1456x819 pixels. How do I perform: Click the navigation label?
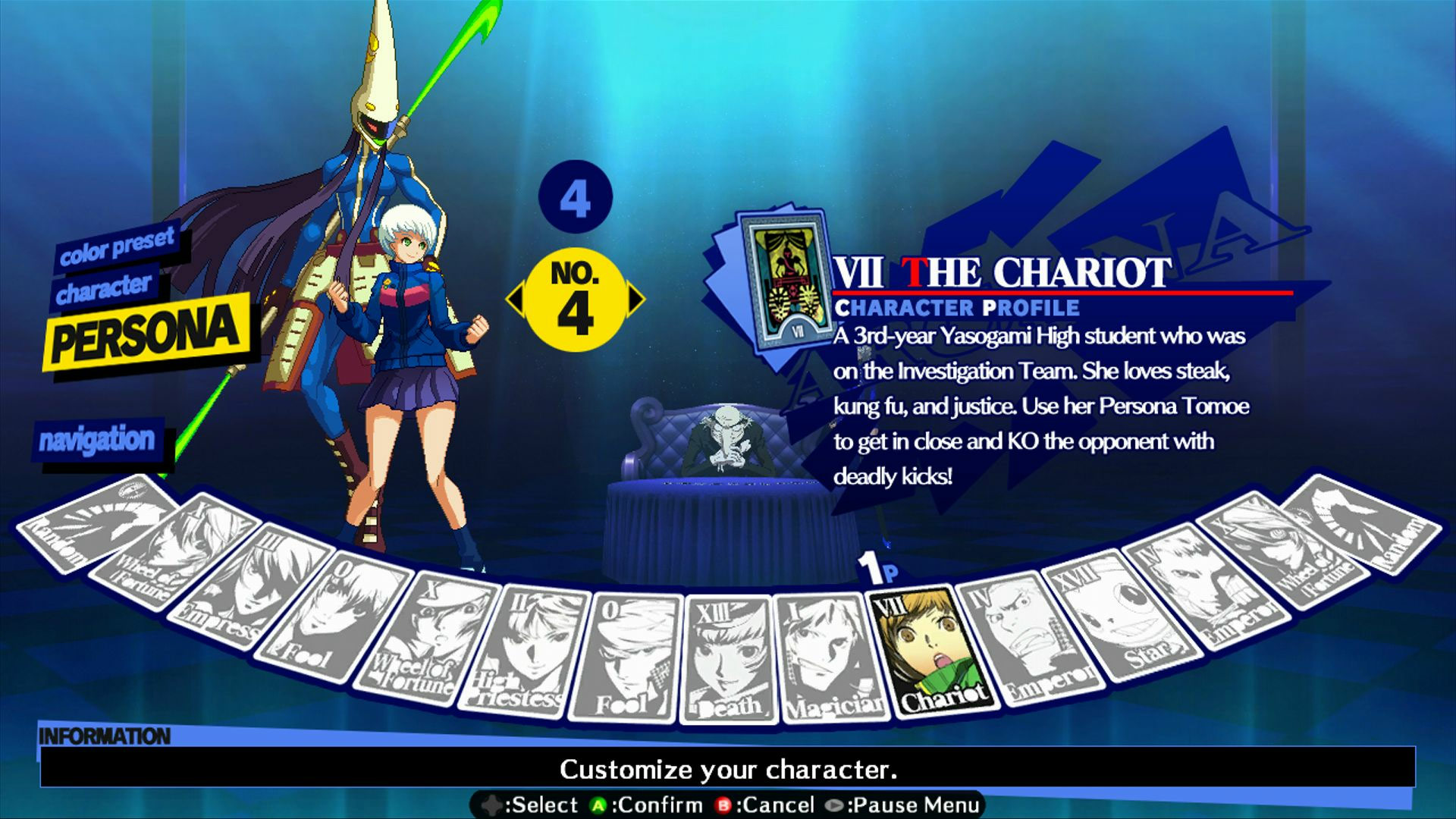click(x=99, y=437)
